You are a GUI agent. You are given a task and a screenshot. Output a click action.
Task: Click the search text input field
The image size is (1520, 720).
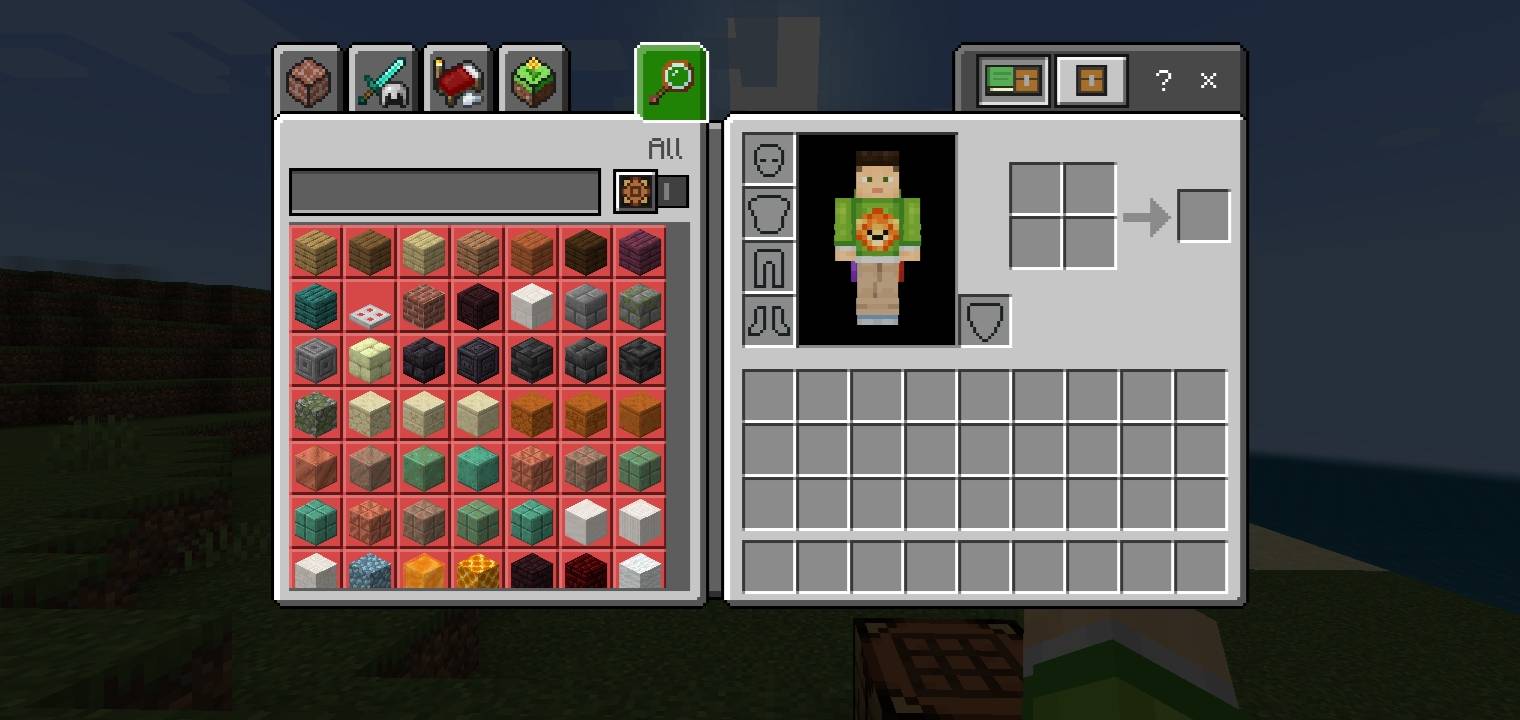pos(444,191)
